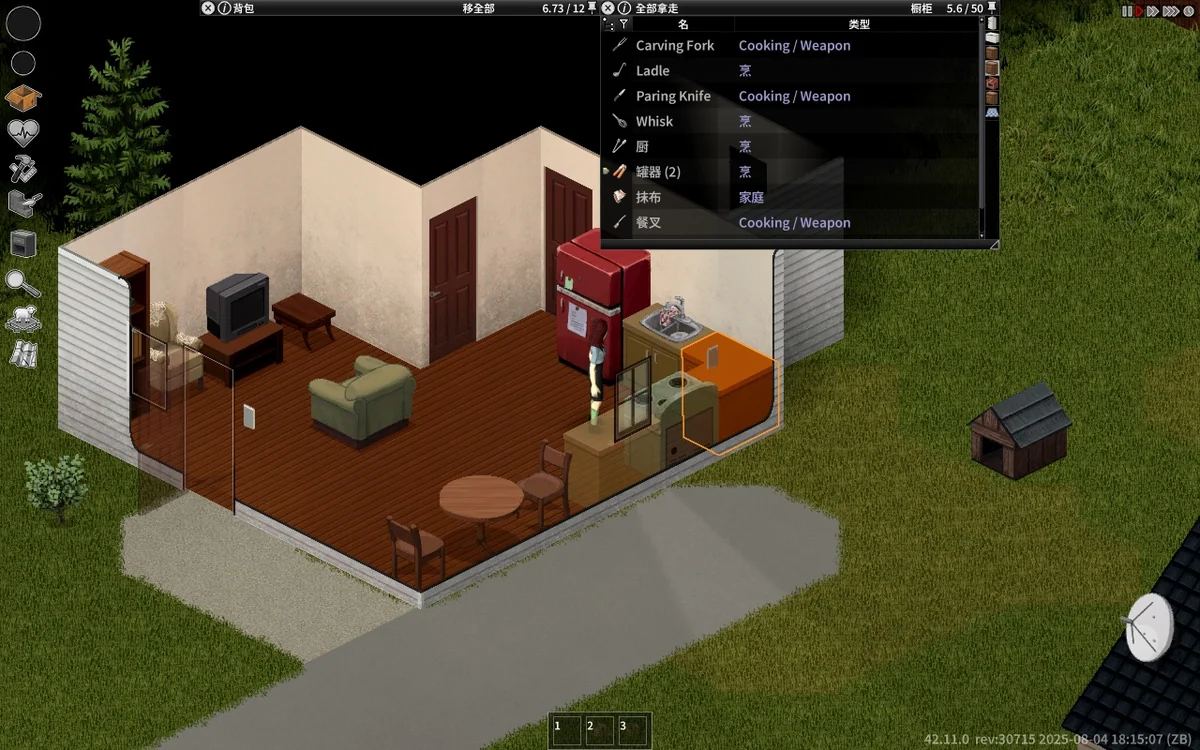The image size is (1200, 750).
Task: Select the Carving Fork row
Action: point(675,45)
